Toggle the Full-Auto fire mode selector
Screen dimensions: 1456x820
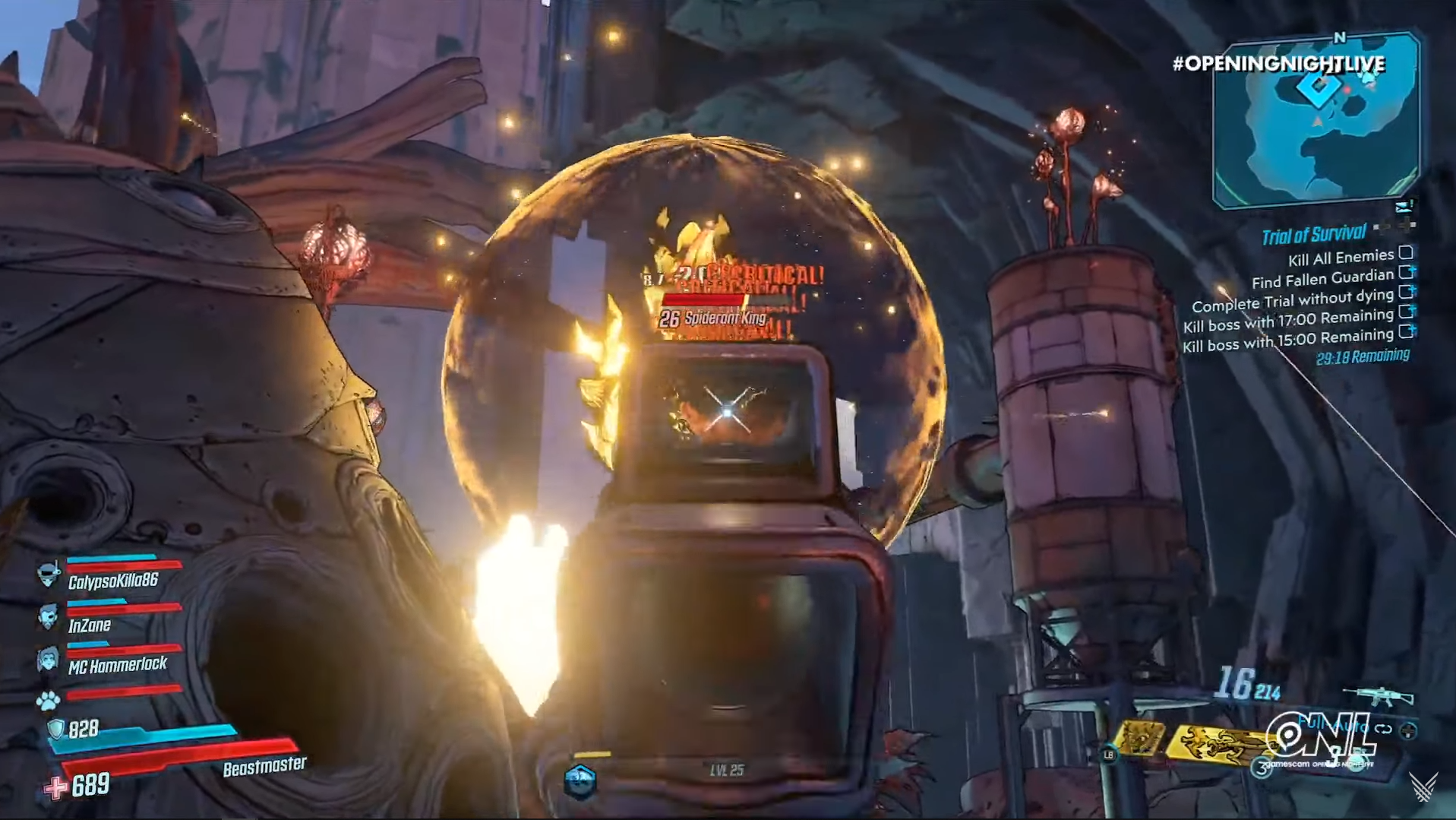[1331, 727]
